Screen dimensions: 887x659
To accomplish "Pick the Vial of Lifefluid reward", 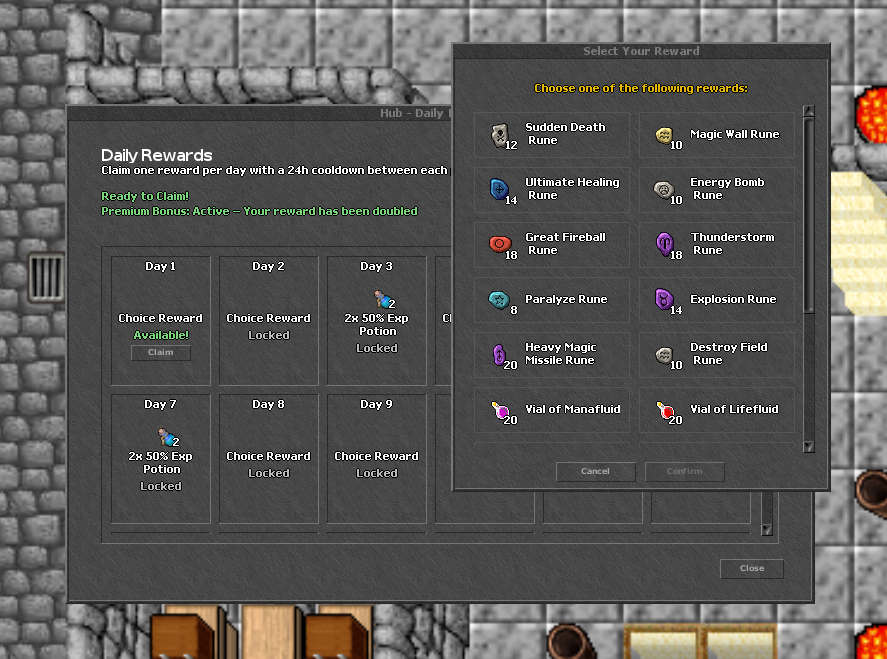I will [x=717, y=410].
